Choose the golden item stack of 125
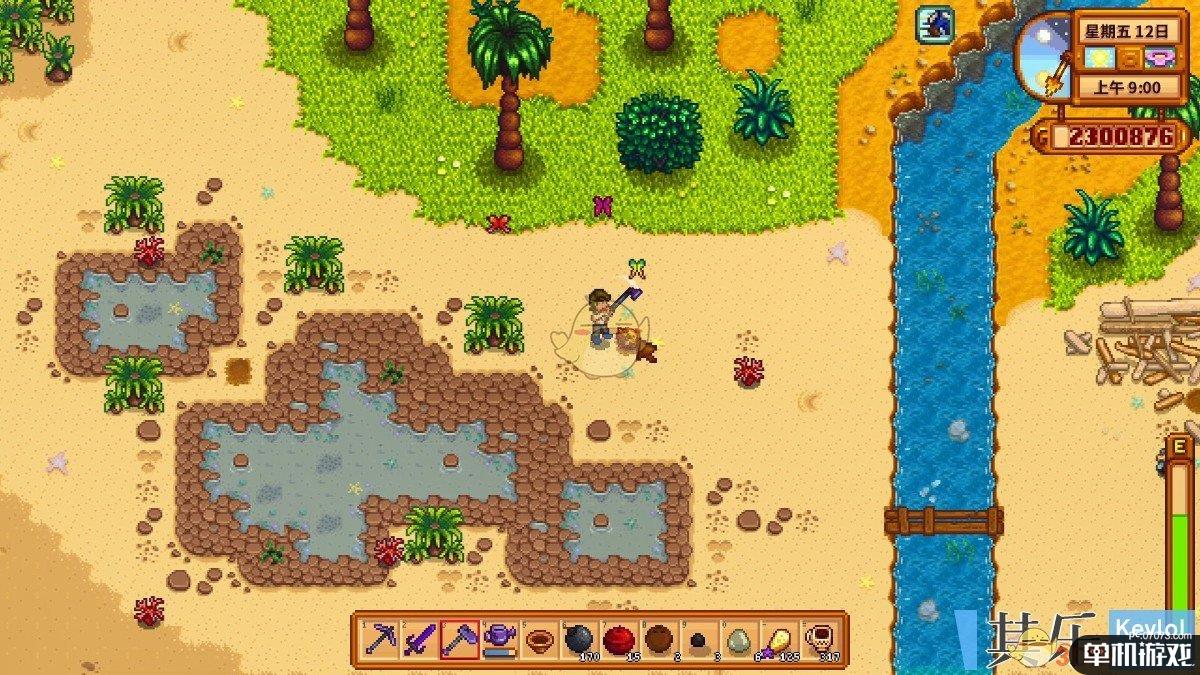This screenshot has height=675, width=1200. click(779, 639)
